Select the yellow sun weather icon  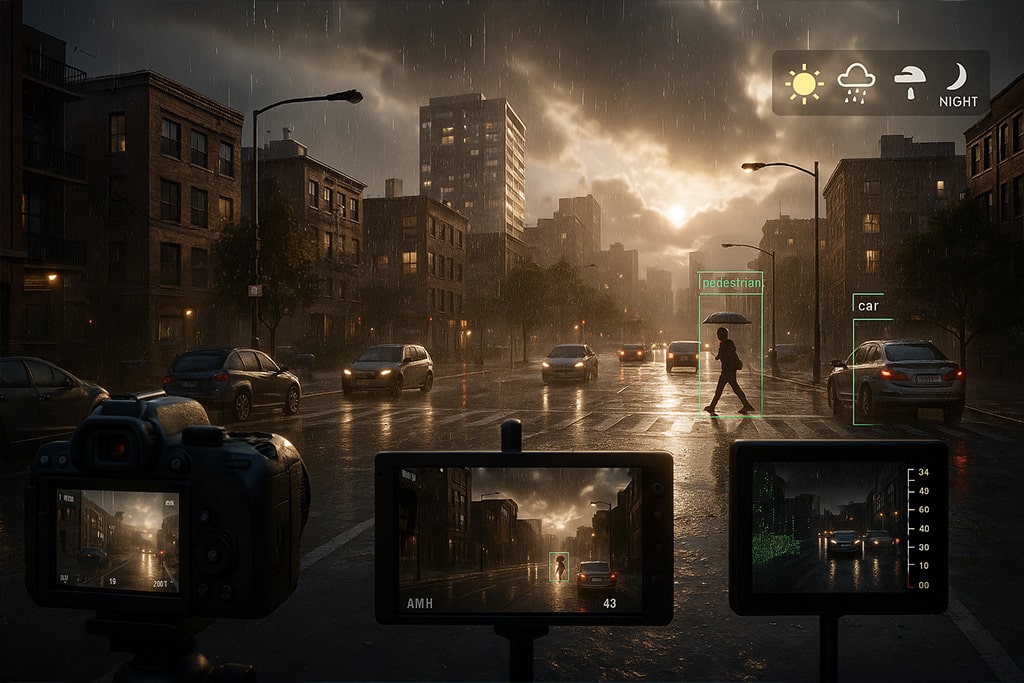(x=804, y=83)
